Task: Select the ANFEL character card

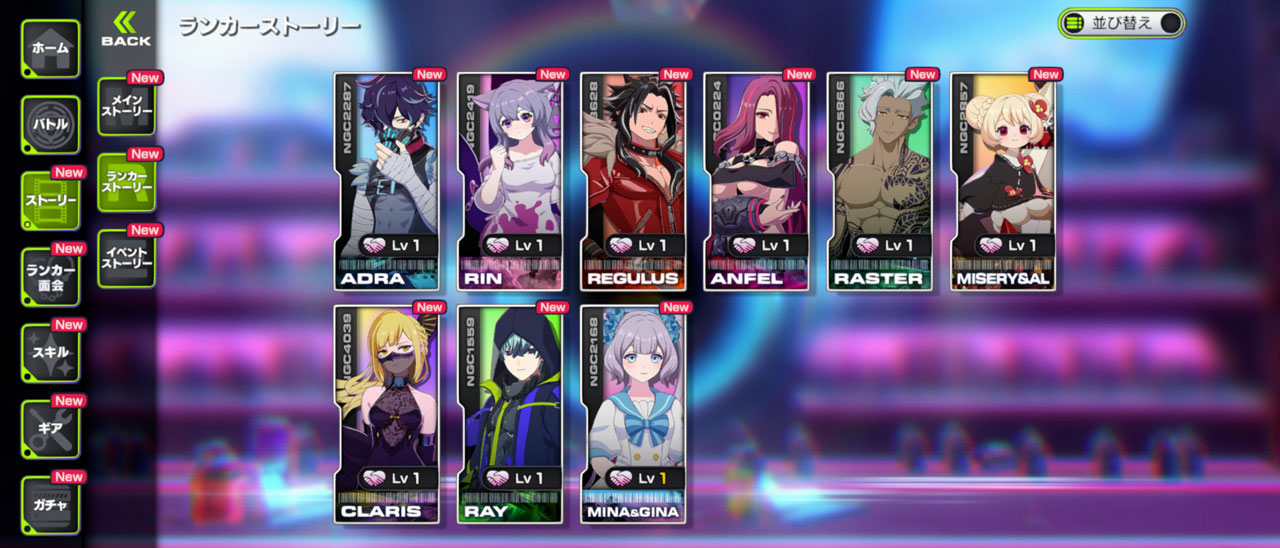Action: pyautogui.click(x=756, y=182)
